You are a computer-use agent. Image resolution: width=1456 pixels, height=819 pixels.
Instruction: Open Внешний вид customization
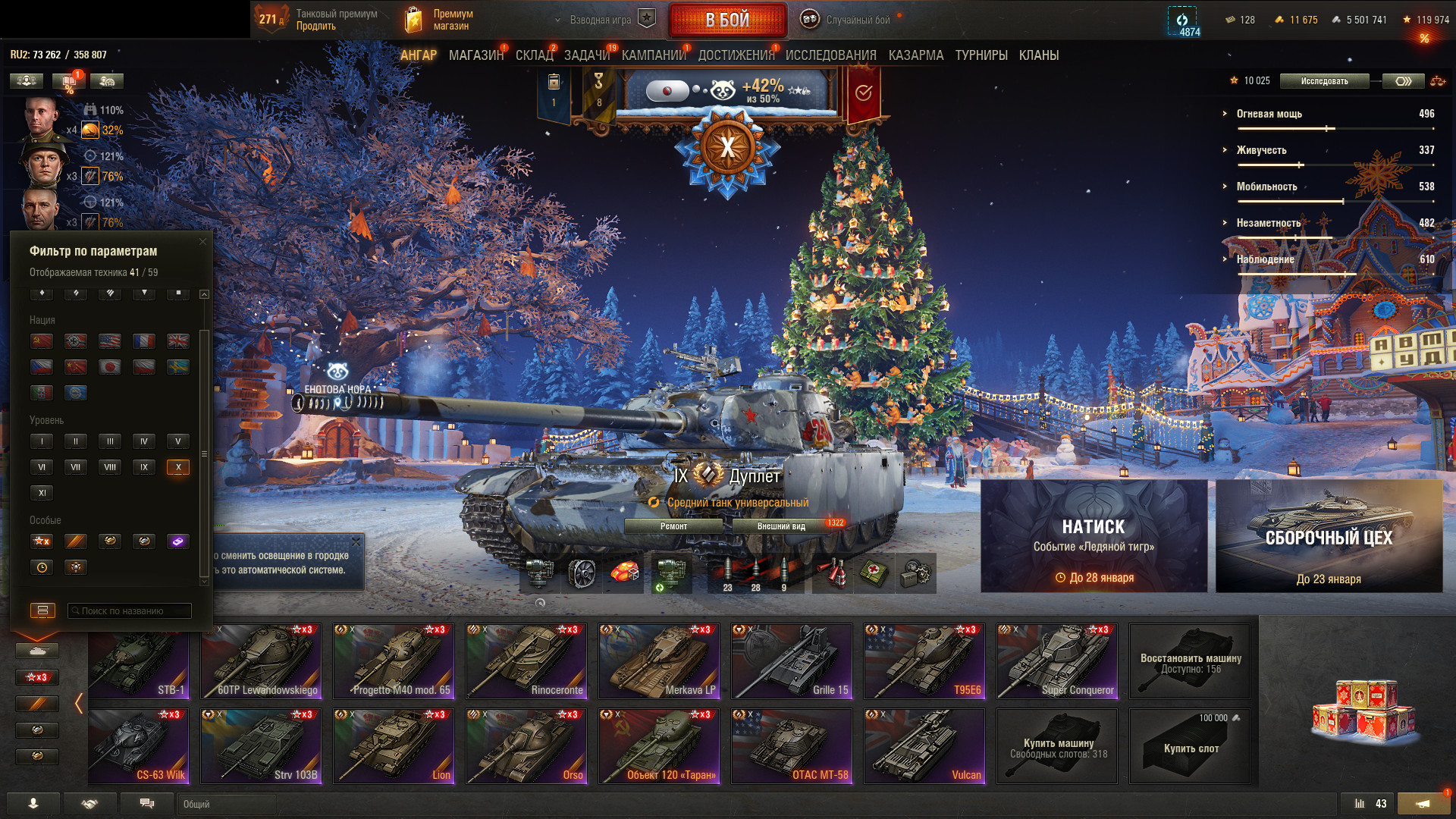pos(781,526)
